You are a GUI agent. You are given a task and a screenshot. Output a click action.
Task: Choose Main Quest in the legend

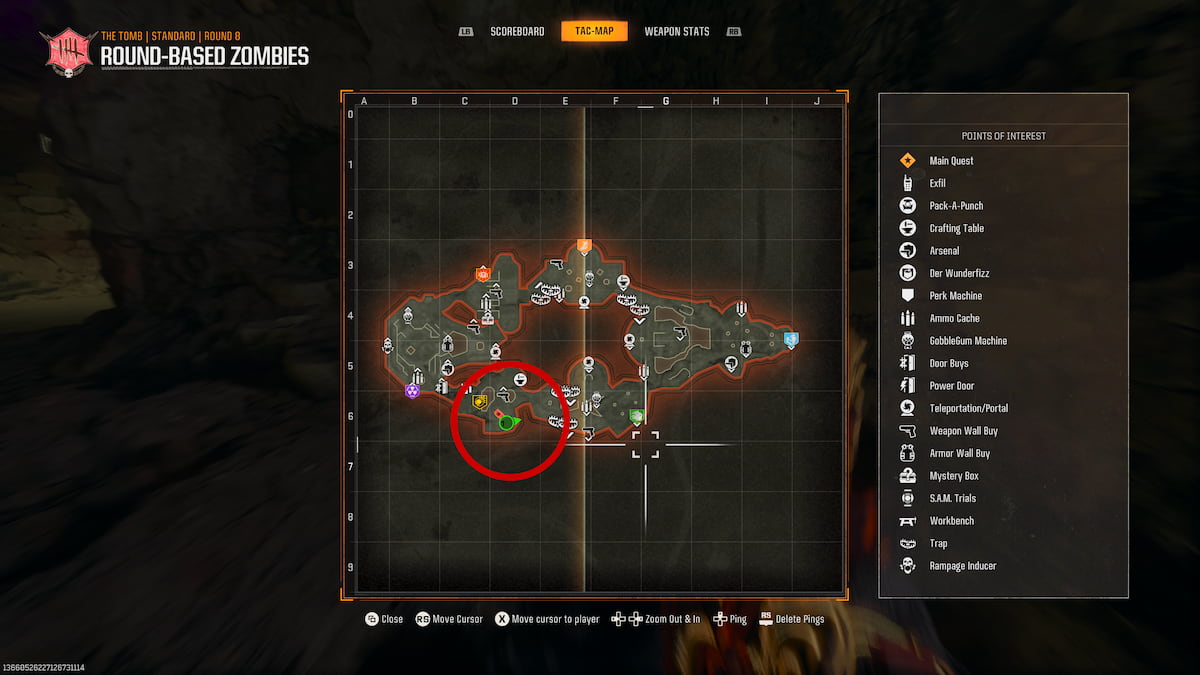click(951, 161)
